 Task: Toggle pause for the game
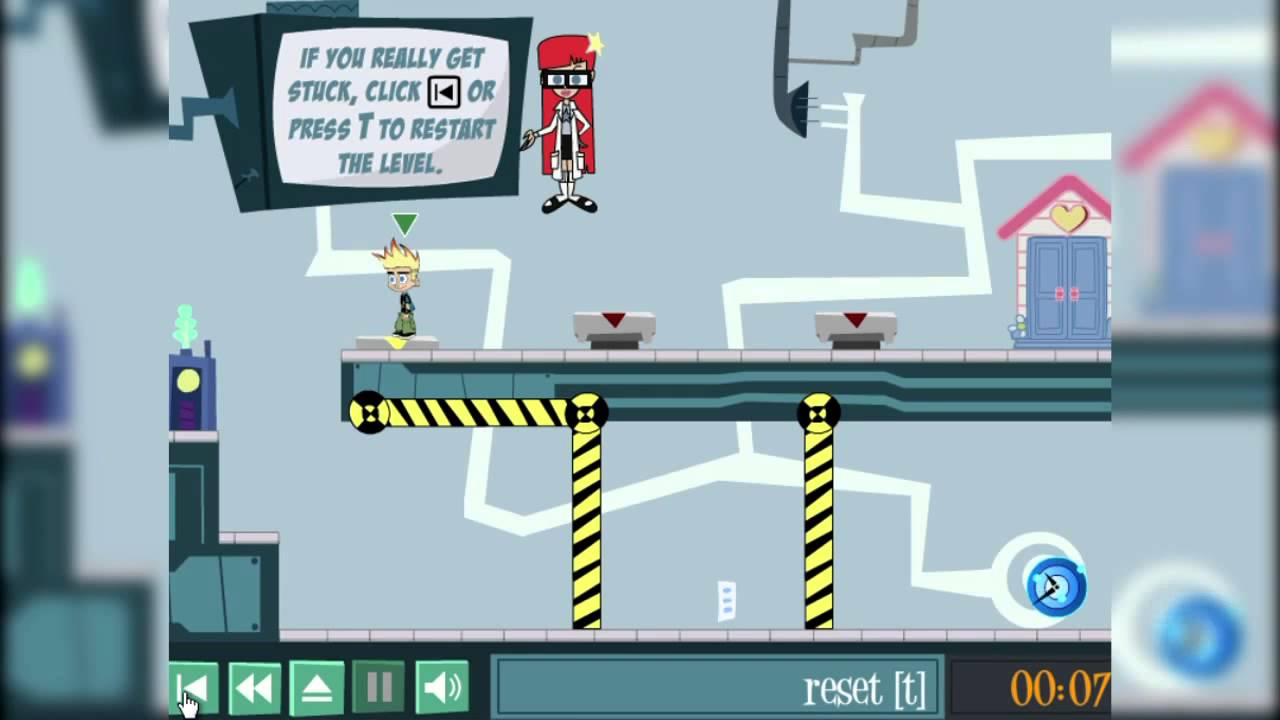[378, 686]
